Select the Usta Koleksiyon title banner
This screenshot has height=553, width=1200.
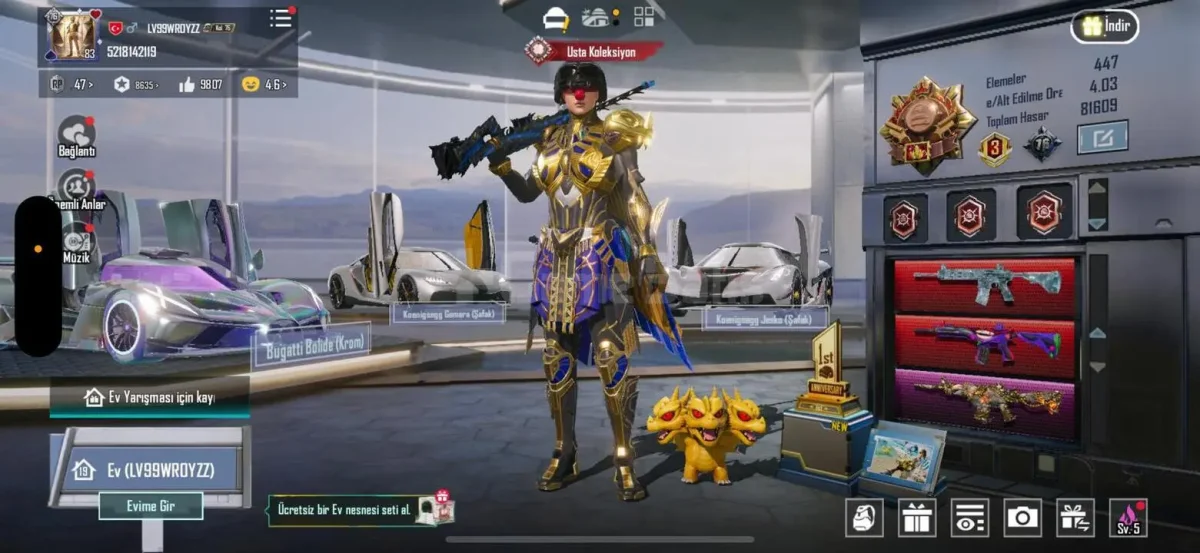(x=594, y=50)
